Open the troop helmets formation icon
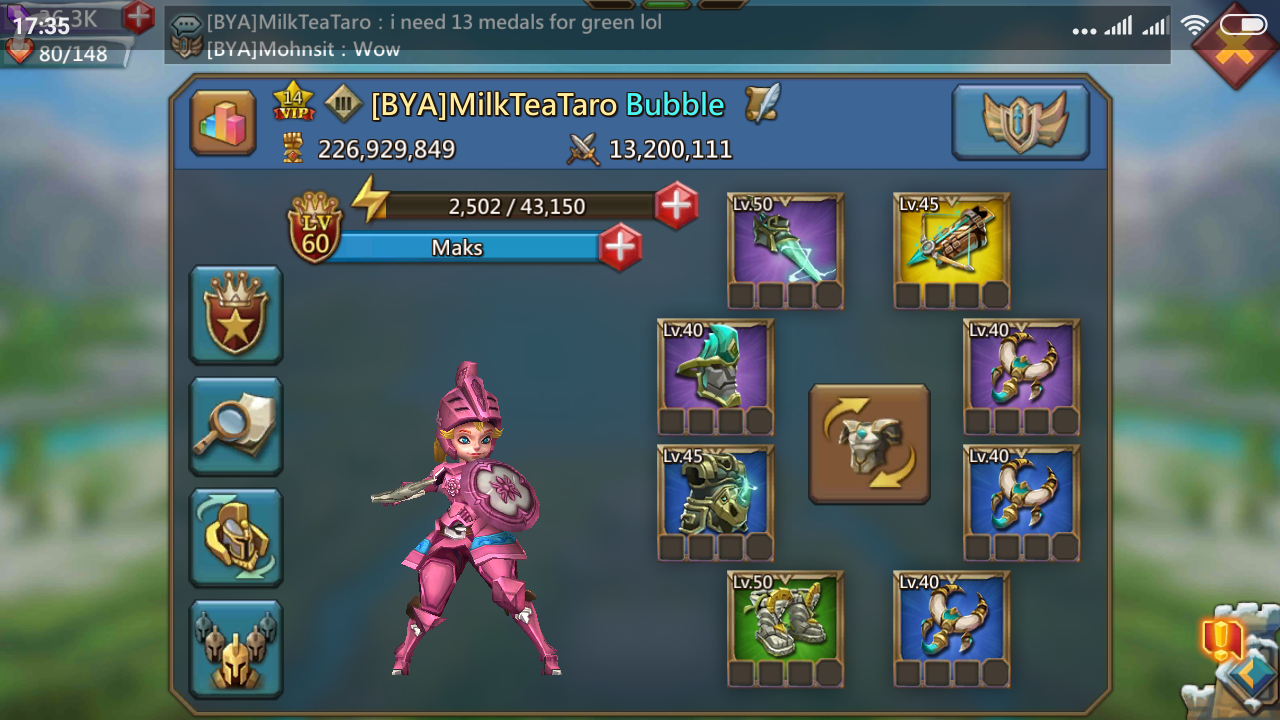Screen dimensions: 1280x720 (x=235, y=646)
